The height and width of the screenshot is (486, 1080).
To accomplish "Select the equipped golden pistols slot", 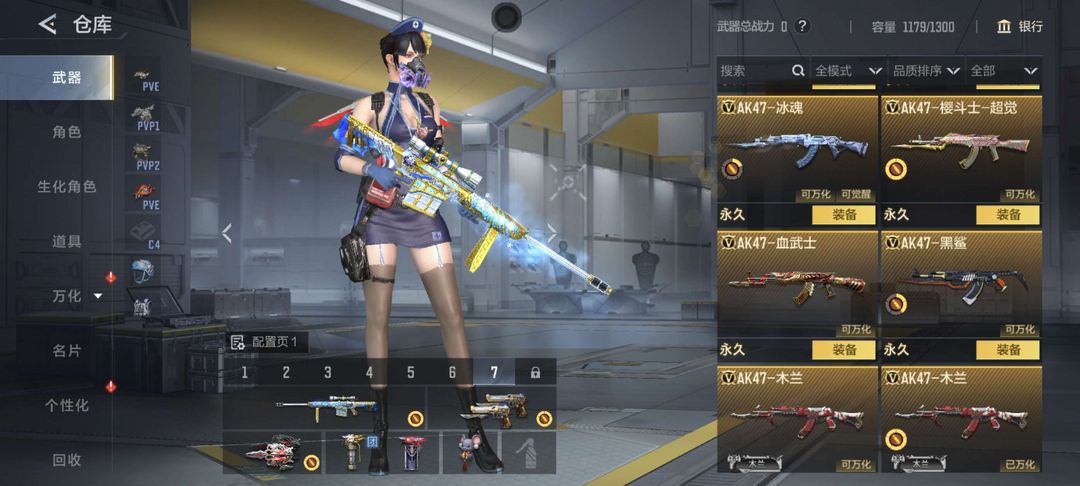I will pyautogui.click(x=491, y=407).
